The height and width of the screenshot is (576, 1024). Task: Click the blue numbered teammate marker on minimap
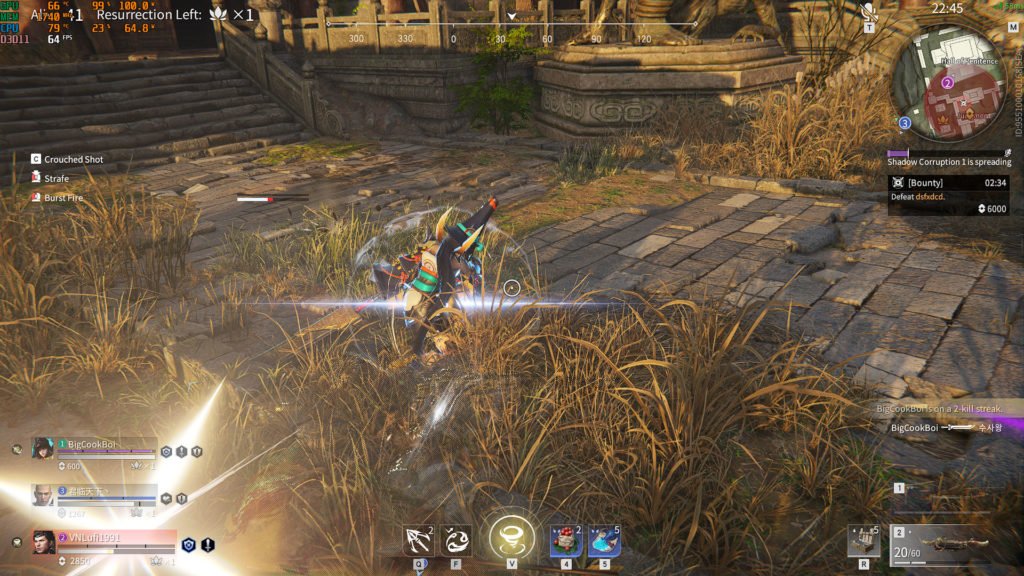pos(904,123)
